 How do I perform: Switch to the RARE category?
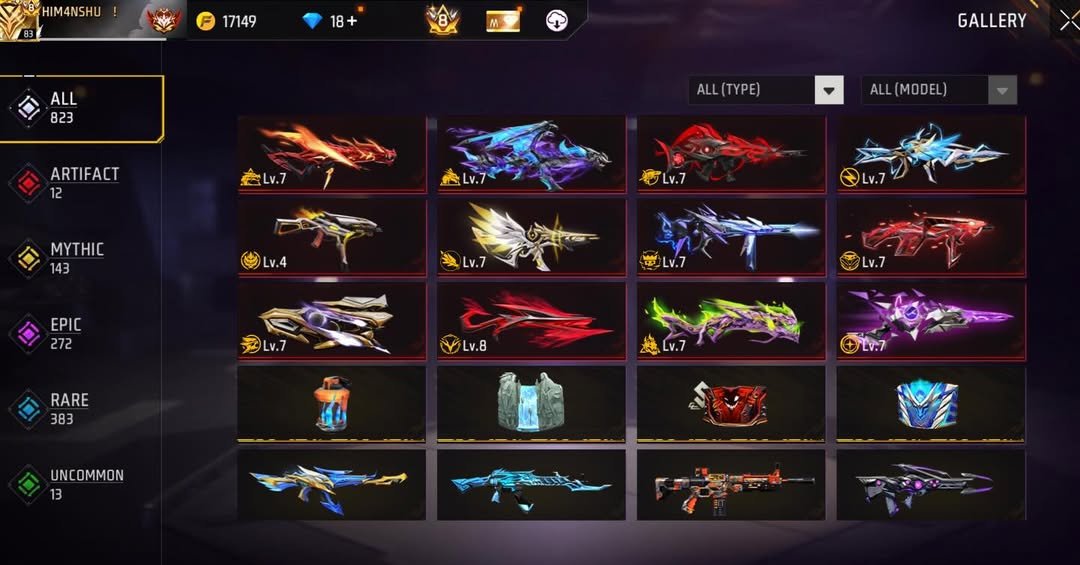pos(82,408)
